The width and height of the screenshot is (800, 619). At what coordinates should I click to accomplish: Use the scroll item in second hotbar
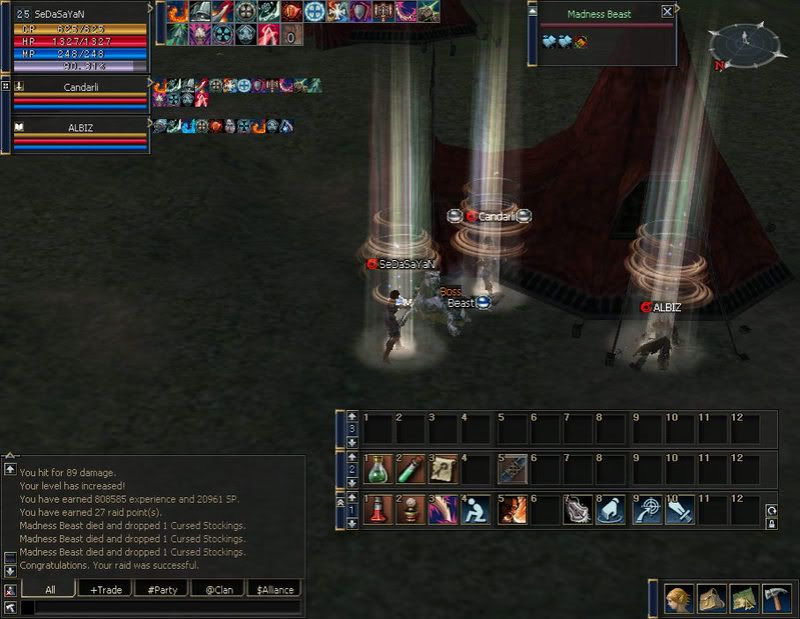point(444,469)
